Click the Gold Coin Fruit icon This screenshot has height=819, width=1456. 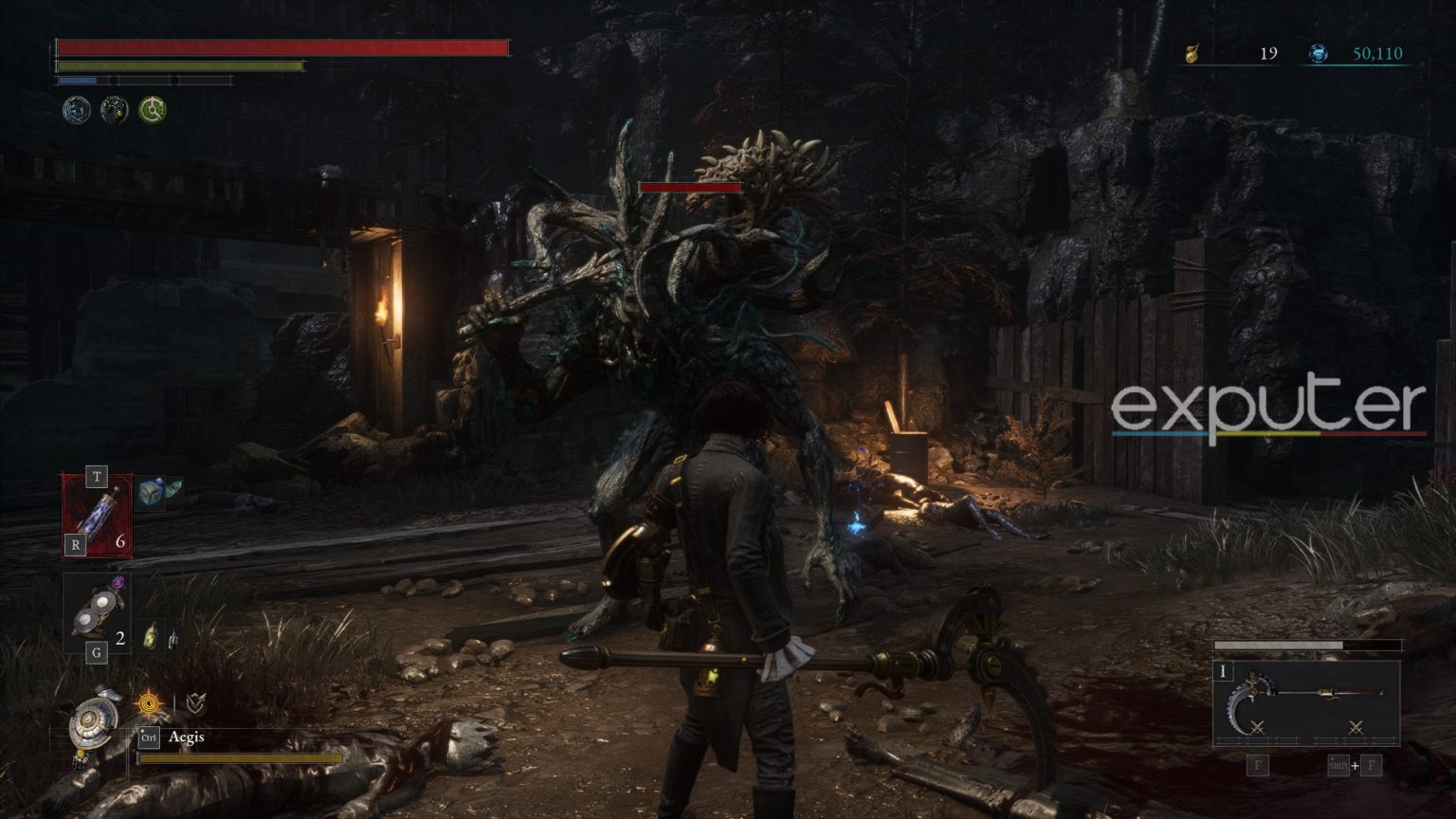(x=1192, y=54)
